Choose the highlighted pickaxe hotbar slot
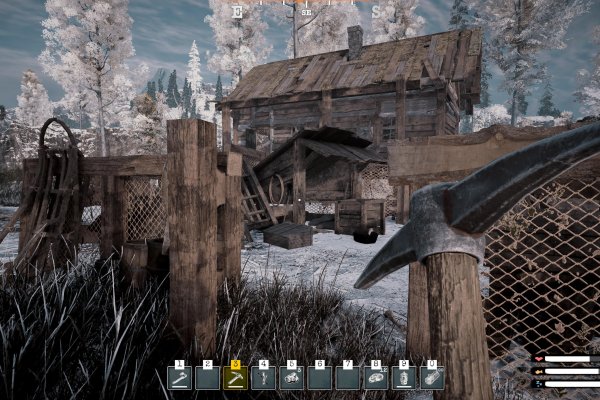This screenshot has height=400, width=600. [x=236, y=378]
